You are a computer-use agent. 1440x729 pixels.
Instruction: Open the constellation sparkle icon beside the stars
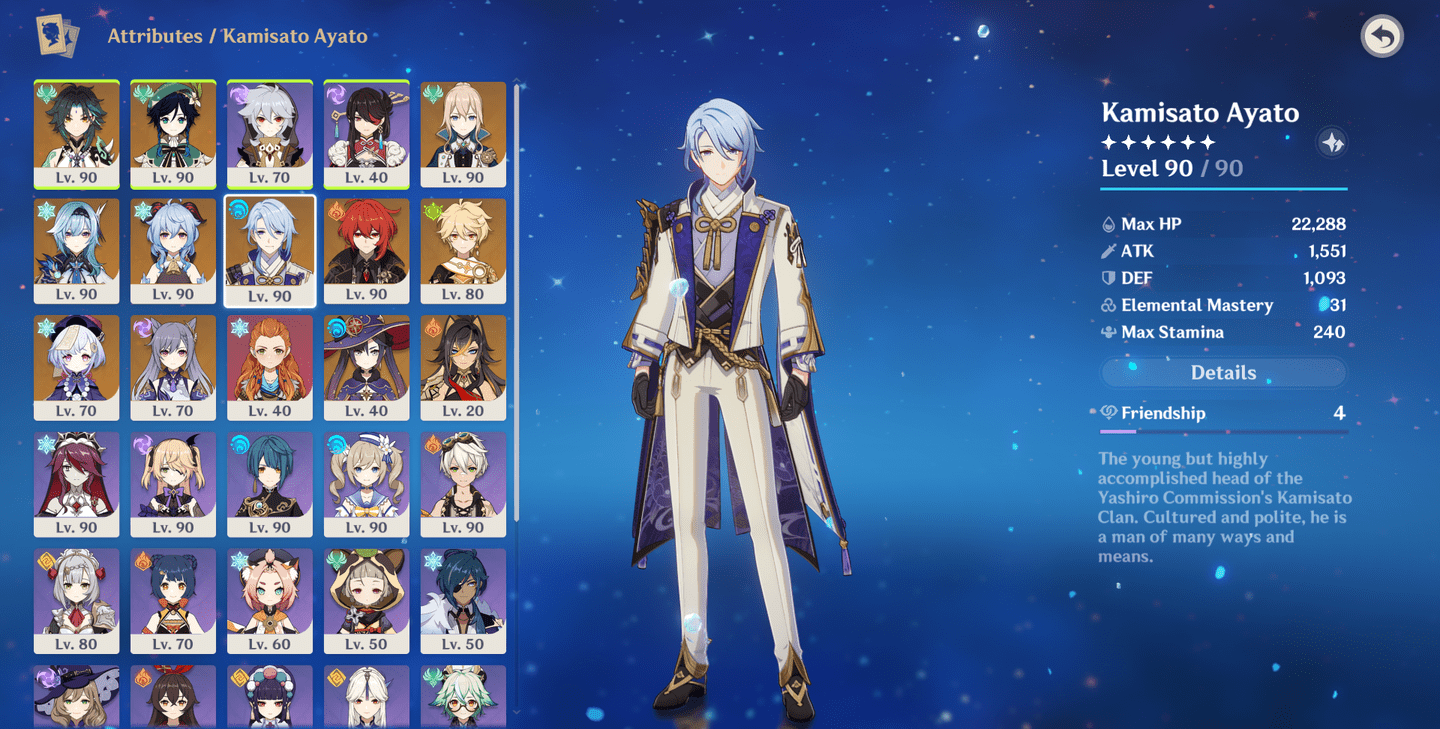[x=1333, y=142]
